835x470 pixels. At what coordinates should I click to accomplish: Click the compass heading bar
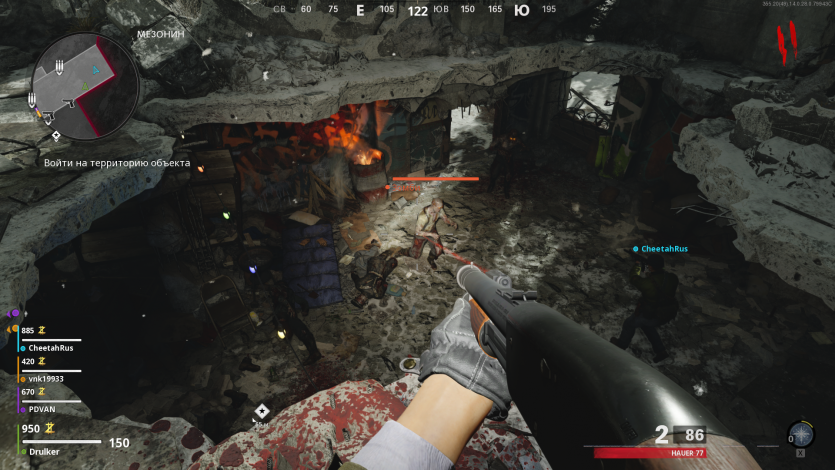[417, 11]
